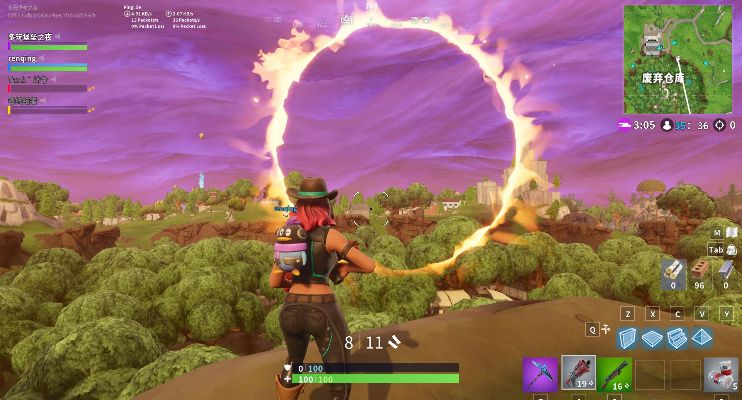Choose the bandage item slot
This screenshot has height=400, width=742.
click(x=722, y=374)
